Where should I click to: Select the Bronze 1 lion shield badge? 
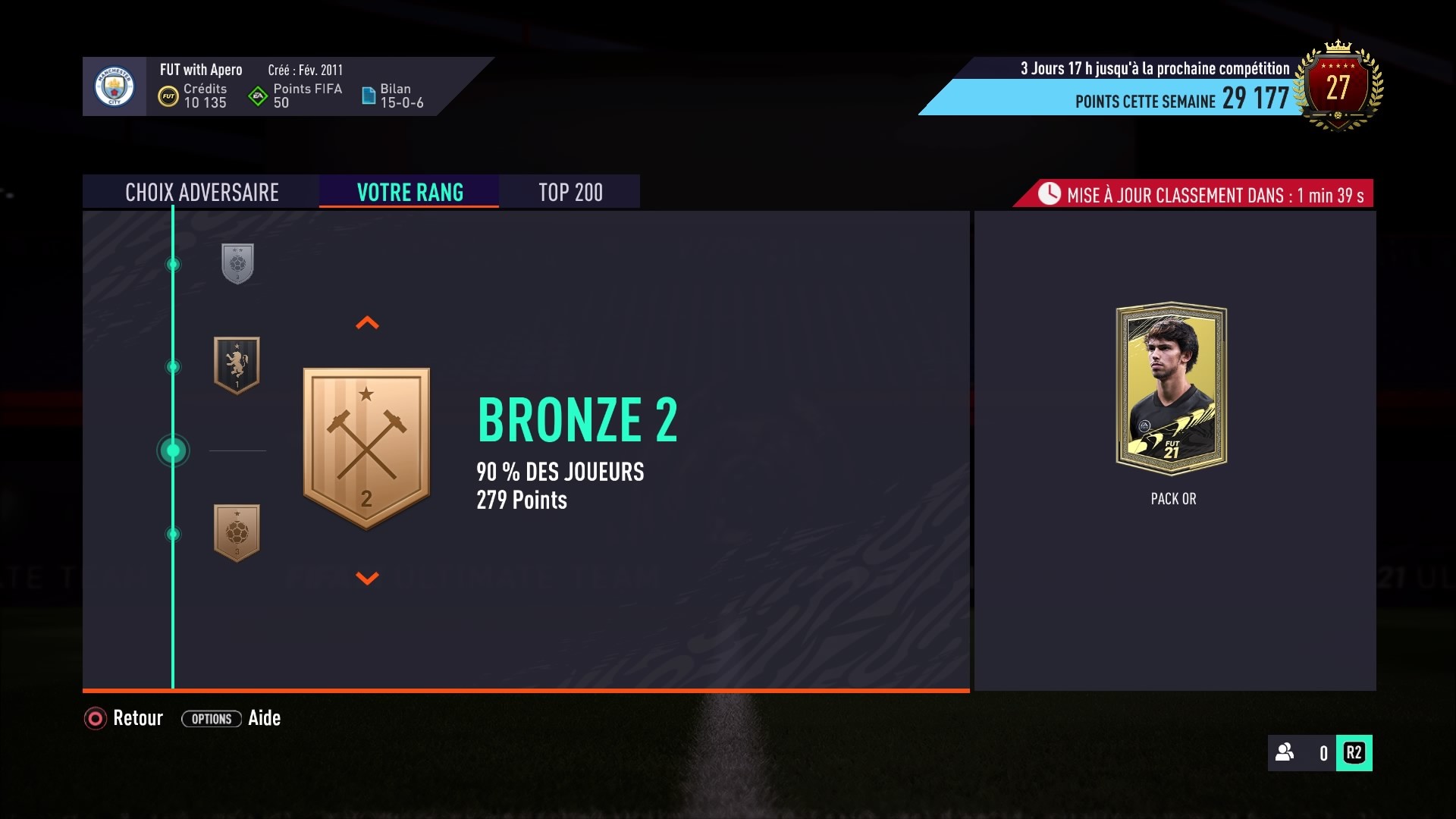[236, 366]
